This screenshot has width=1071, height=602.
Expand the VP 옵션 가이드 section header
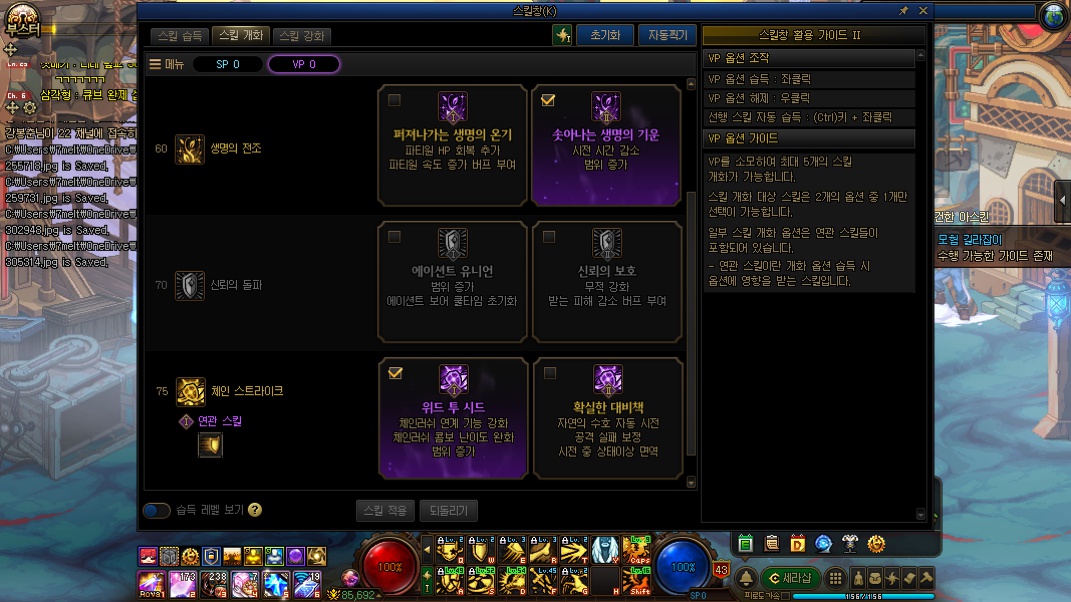[808, 138]
